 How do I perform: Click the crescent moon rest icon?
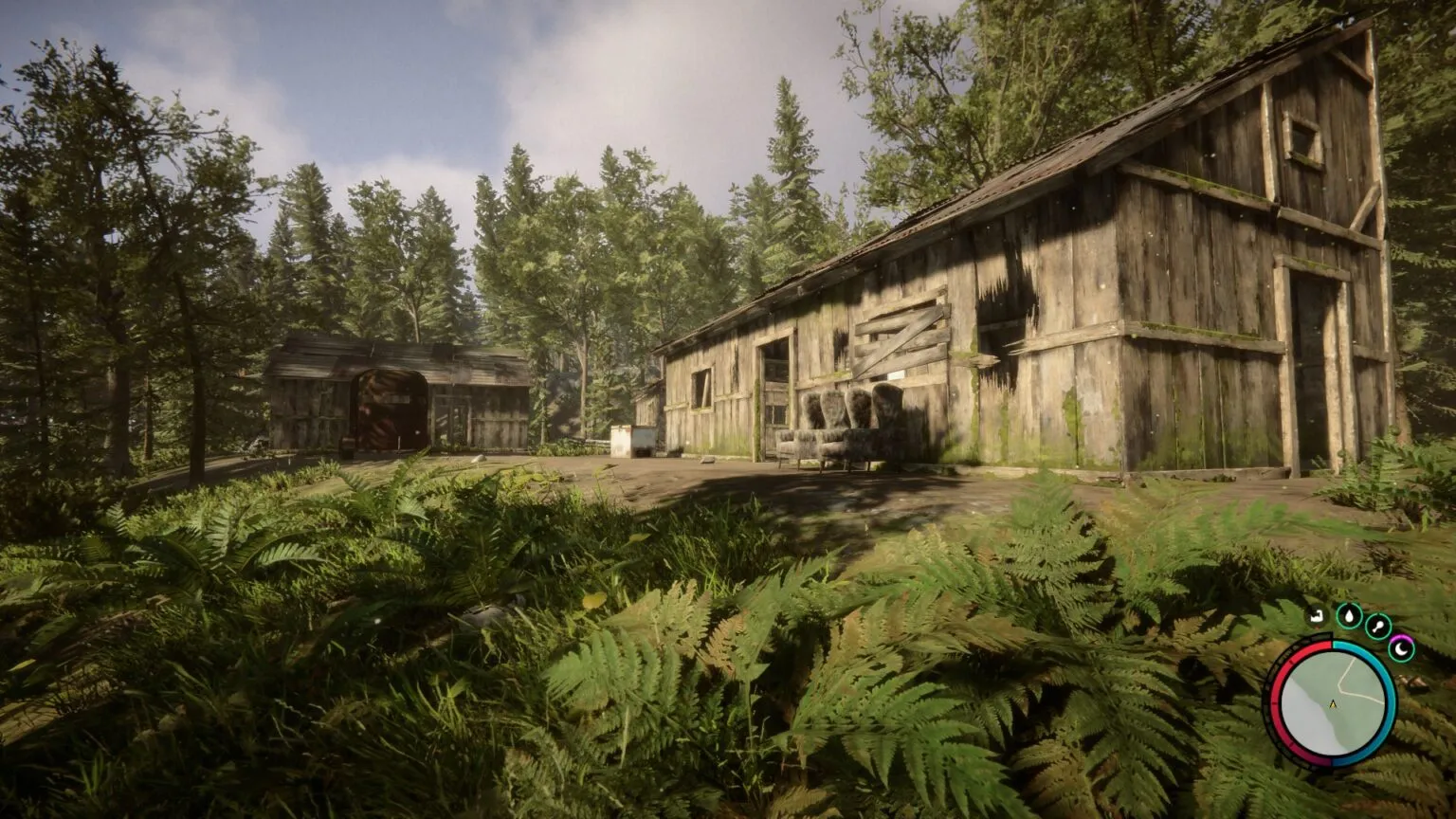[1401, 648]
